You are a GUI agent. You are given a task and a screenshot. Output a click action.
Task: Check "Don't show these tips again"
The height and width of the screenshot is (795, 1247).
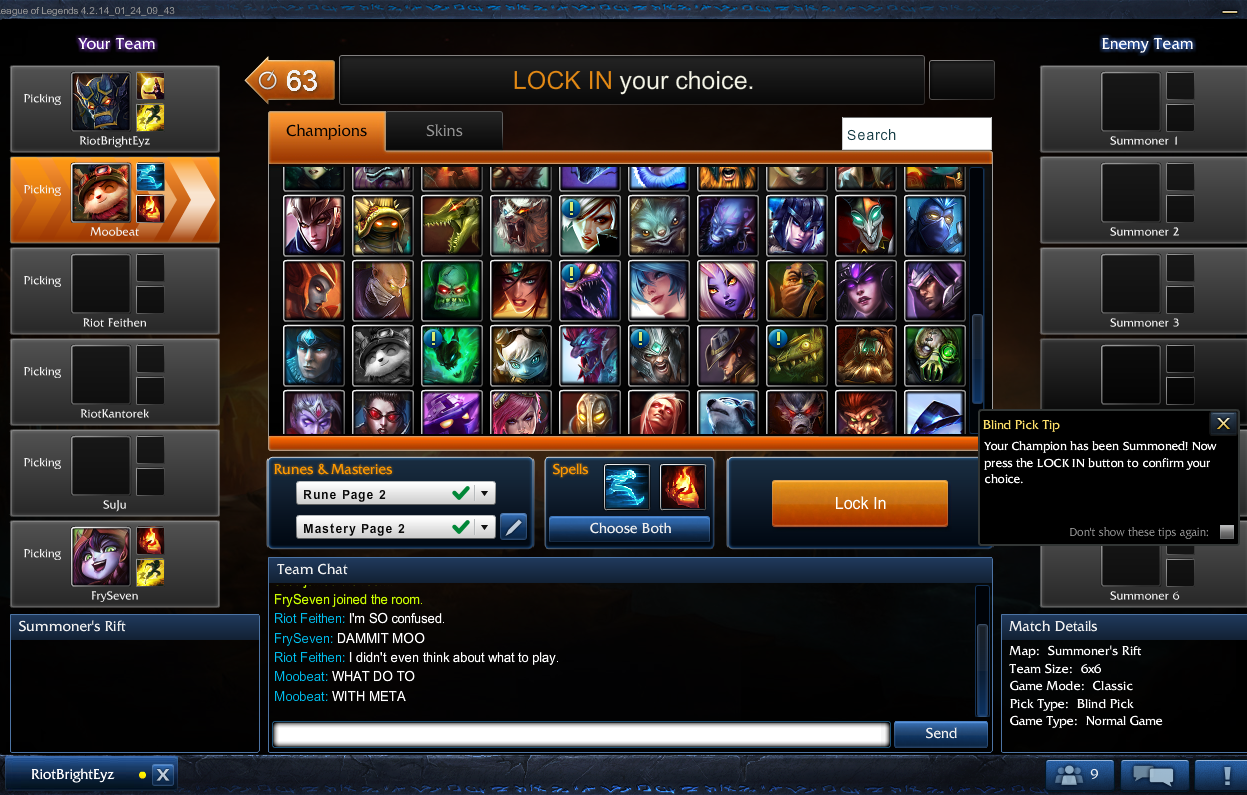1226,532
